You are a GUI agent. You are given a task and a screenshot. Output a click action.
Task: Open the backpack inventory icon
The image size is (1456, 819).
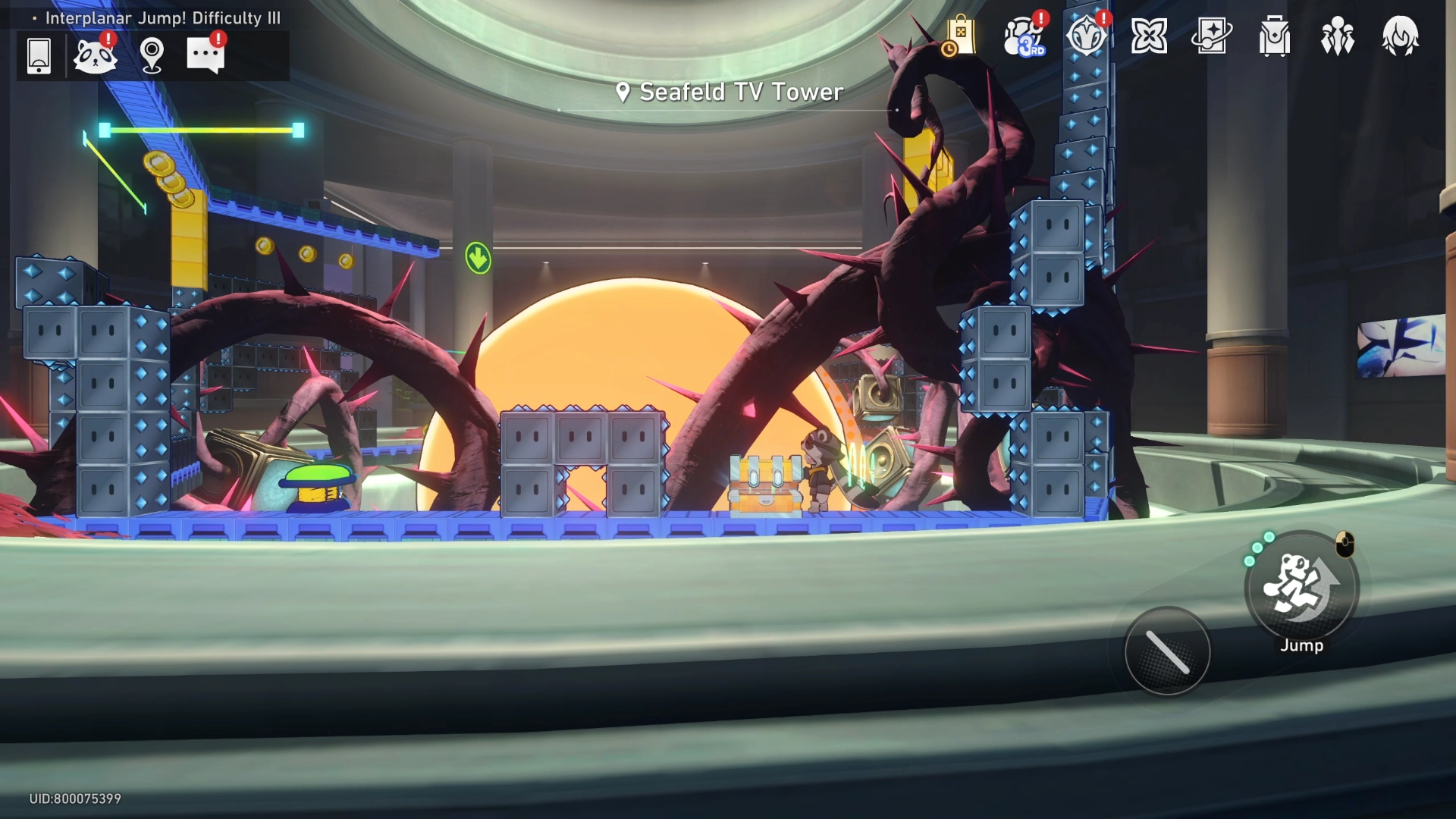tap(1275, 36)
